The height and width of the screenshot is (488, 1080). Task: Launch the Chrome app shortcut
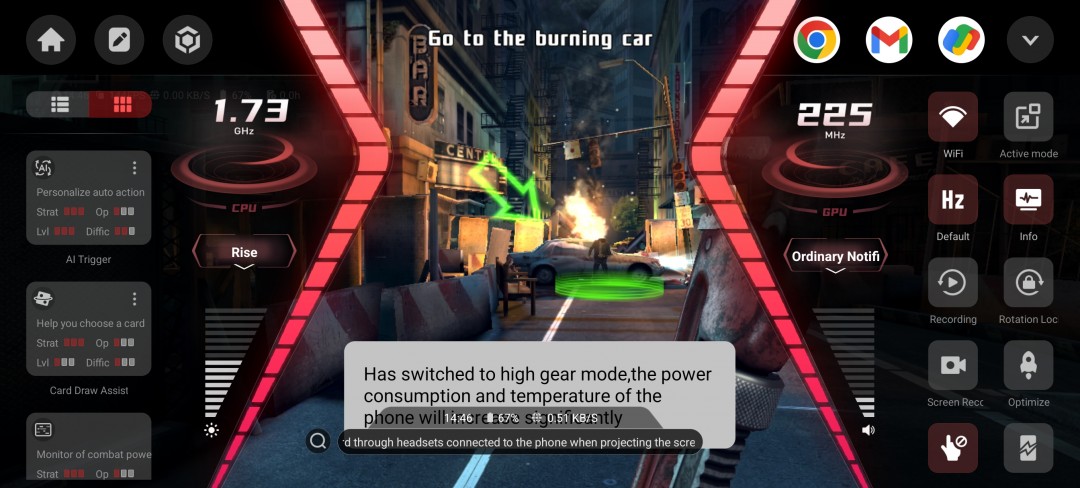point(816,41)
